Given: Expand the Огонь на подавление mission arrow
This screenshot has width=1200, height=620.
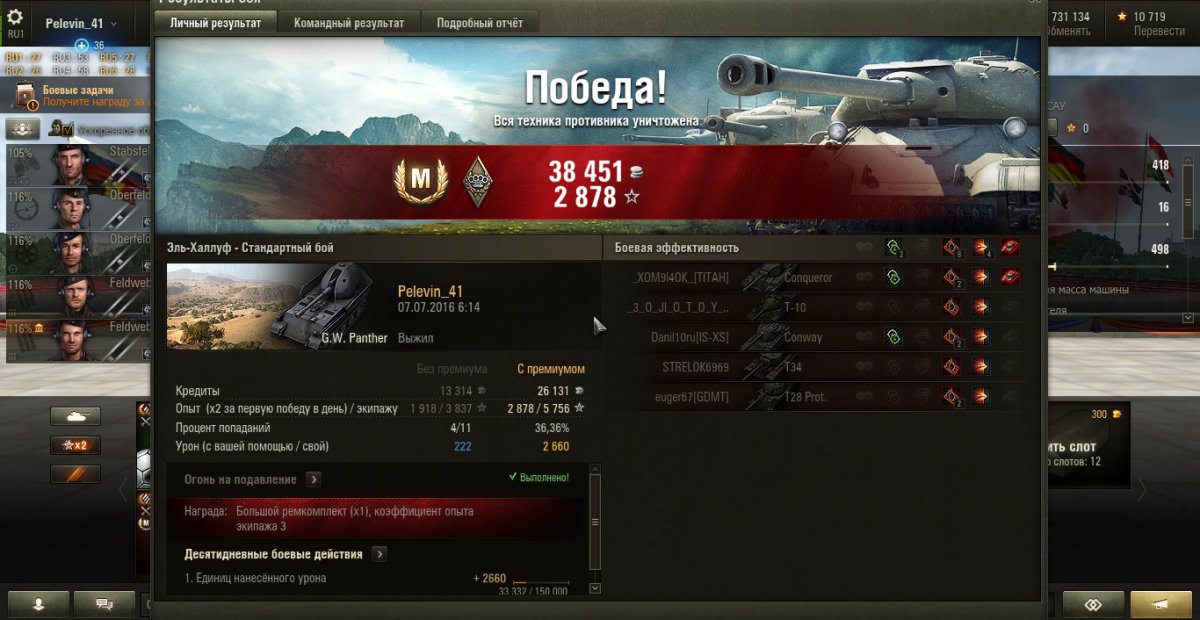Looking at the screenshot, I should point(313,479).
